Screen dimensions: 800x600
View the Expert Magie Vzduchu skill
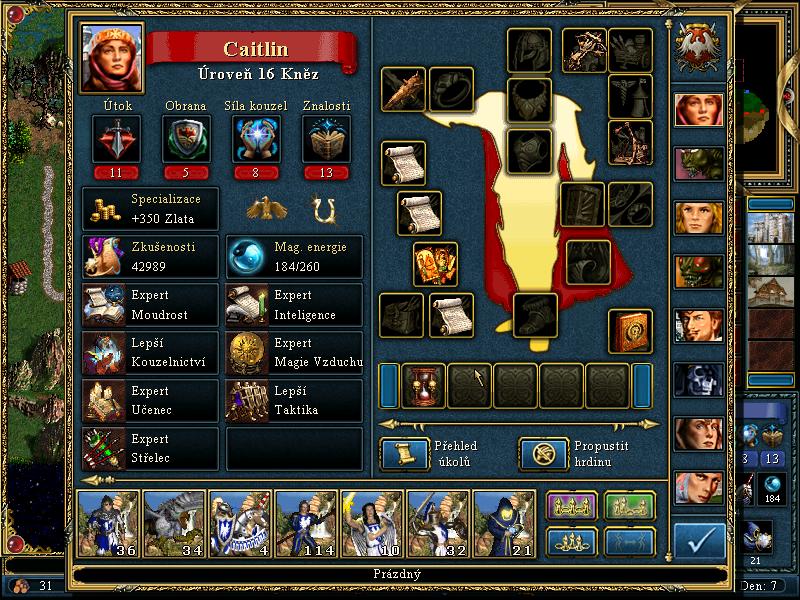click(294, 353)
